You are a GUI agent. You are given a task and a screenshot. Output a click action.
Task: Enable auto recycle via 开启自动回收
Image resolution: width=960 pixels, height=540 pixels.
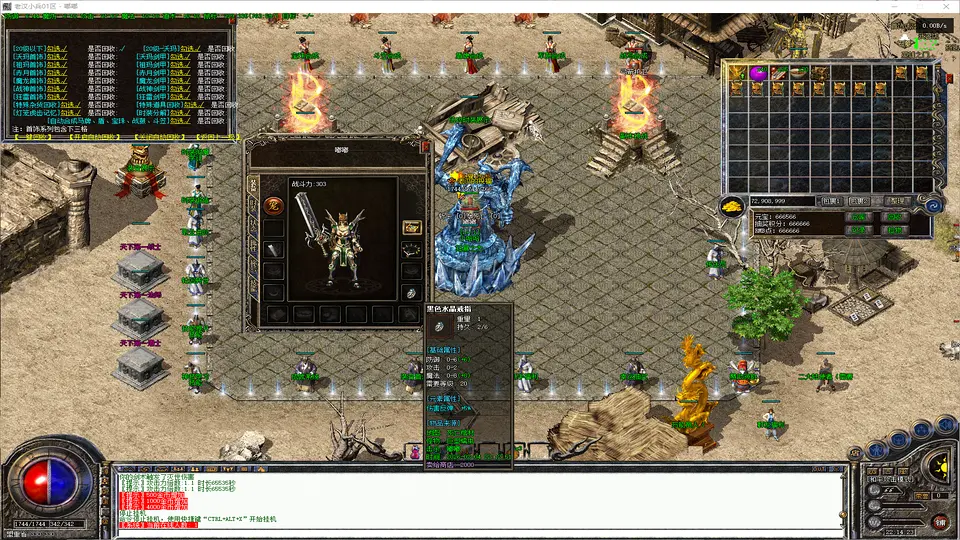pos(96,136)
